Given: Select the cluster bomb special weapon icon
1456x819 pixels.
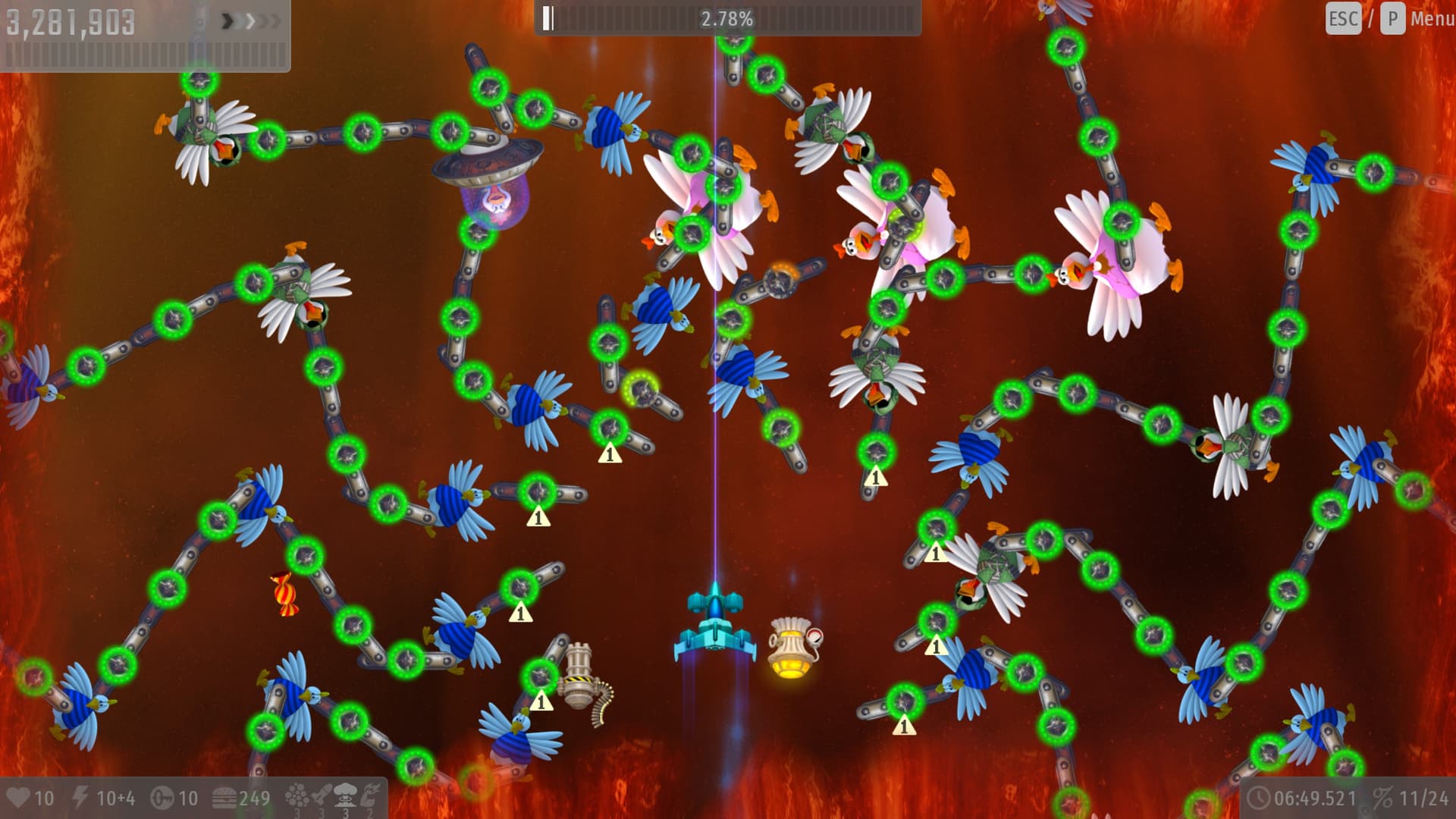Looking at the screenshot, I should pos(297,795).
